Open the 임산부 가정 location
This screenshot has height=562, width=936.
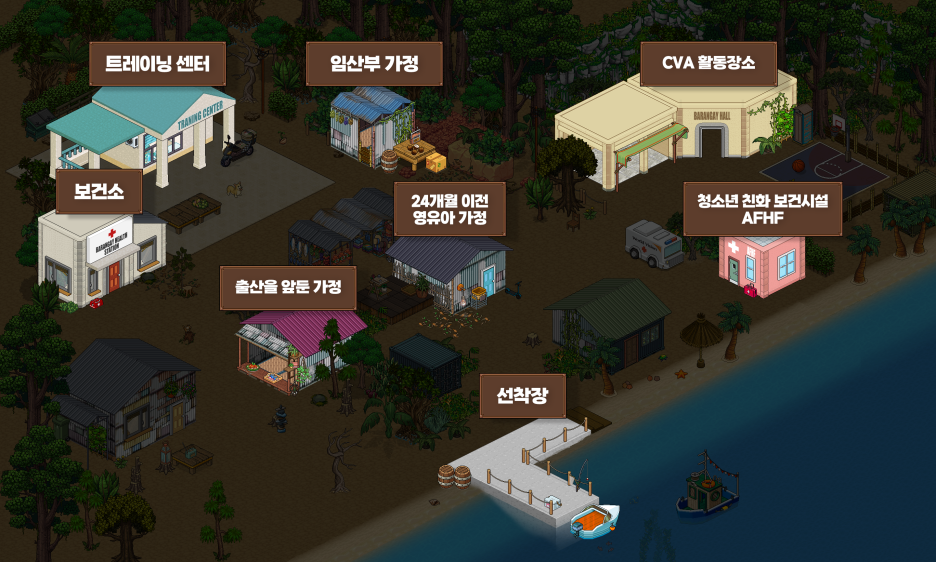point(373,65)
